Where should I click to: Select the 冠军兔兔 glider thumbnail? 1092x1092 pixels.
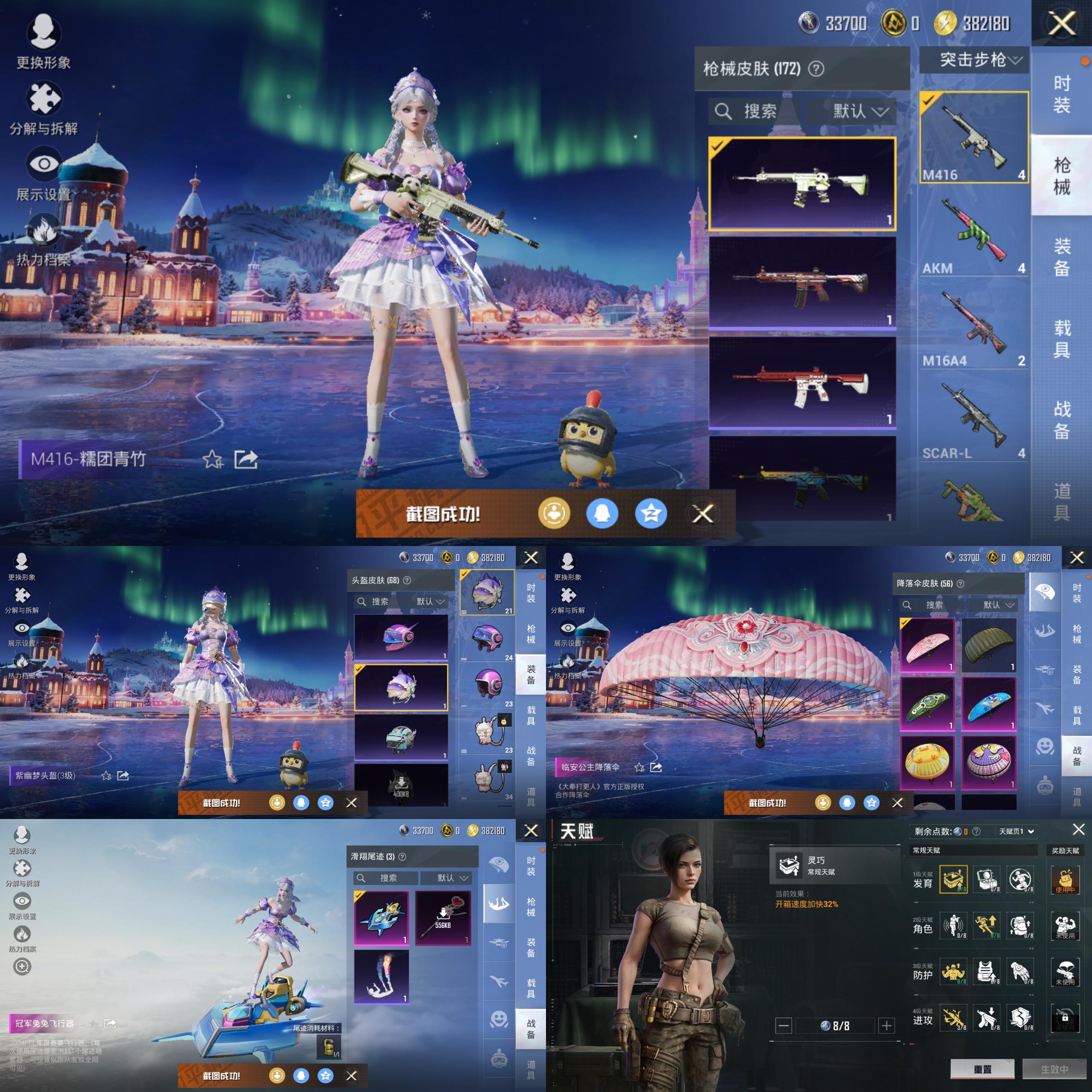[381, 918]
